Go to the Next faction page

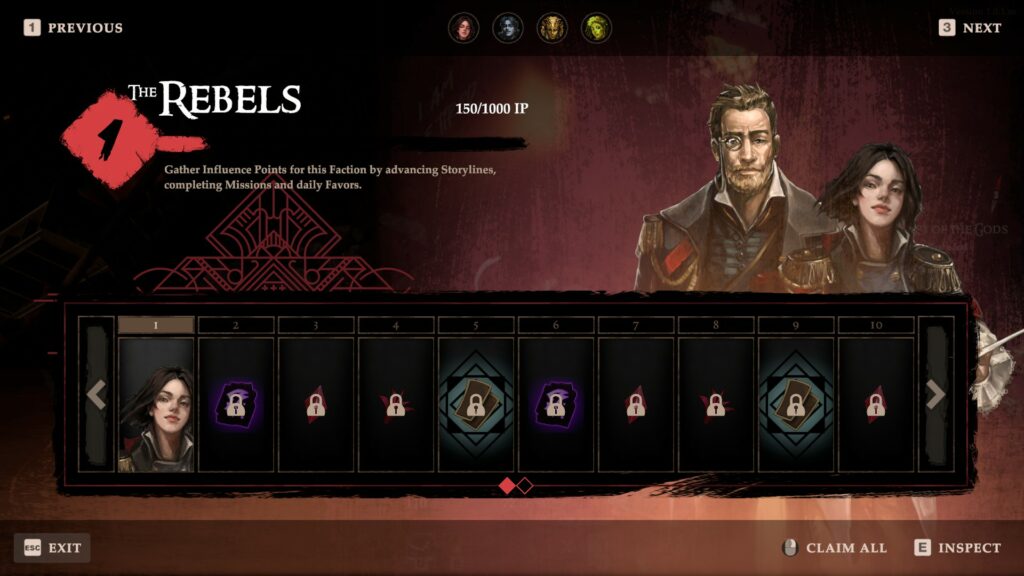click(970, 28)
